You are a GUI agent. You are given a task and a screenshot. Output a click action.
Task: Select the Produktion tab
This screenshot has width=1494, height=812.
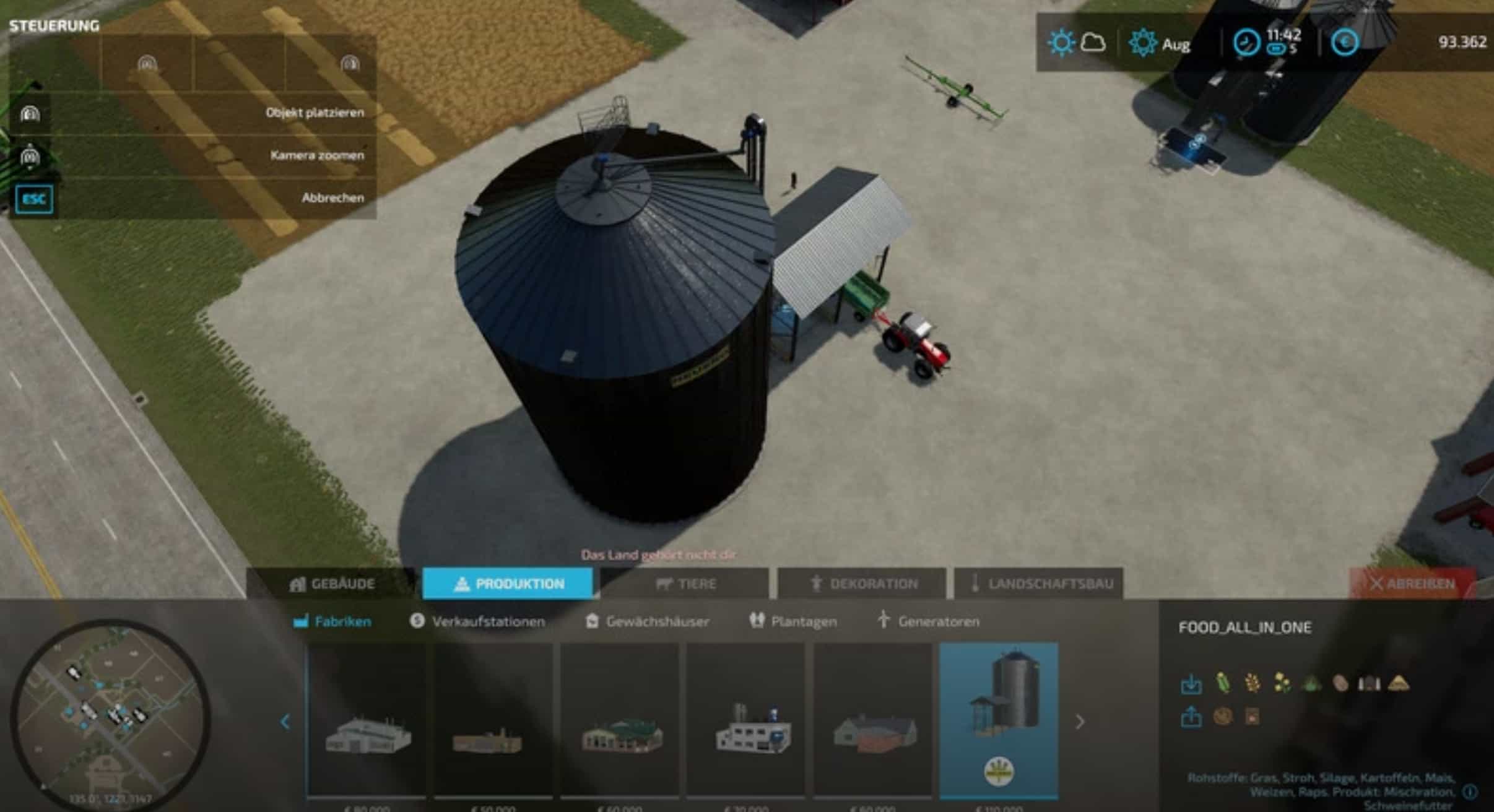pyautogui.click(x=508, y=584)
